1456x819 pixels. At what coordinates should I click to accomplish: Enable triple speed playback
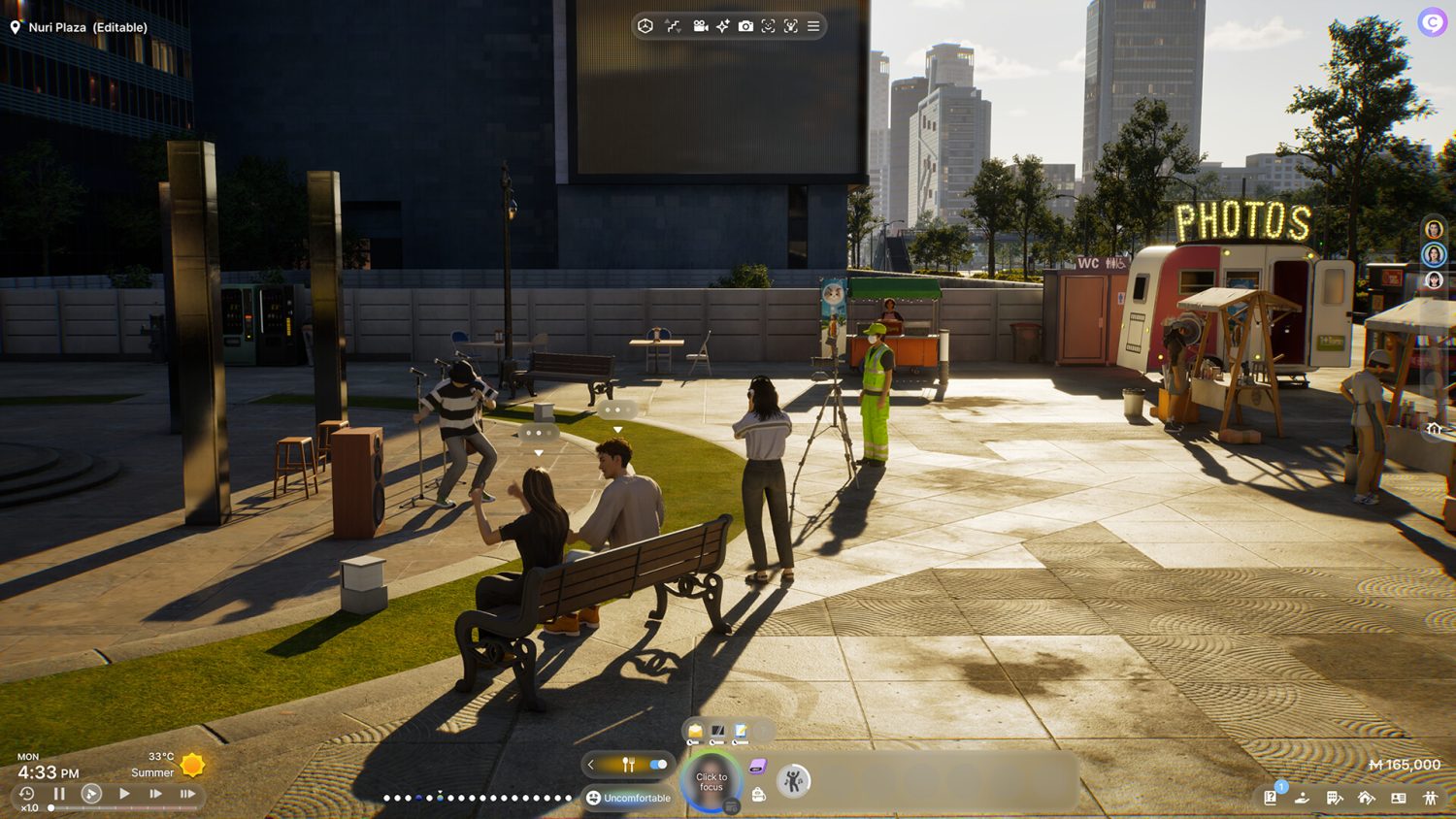(x=189, y=793)
